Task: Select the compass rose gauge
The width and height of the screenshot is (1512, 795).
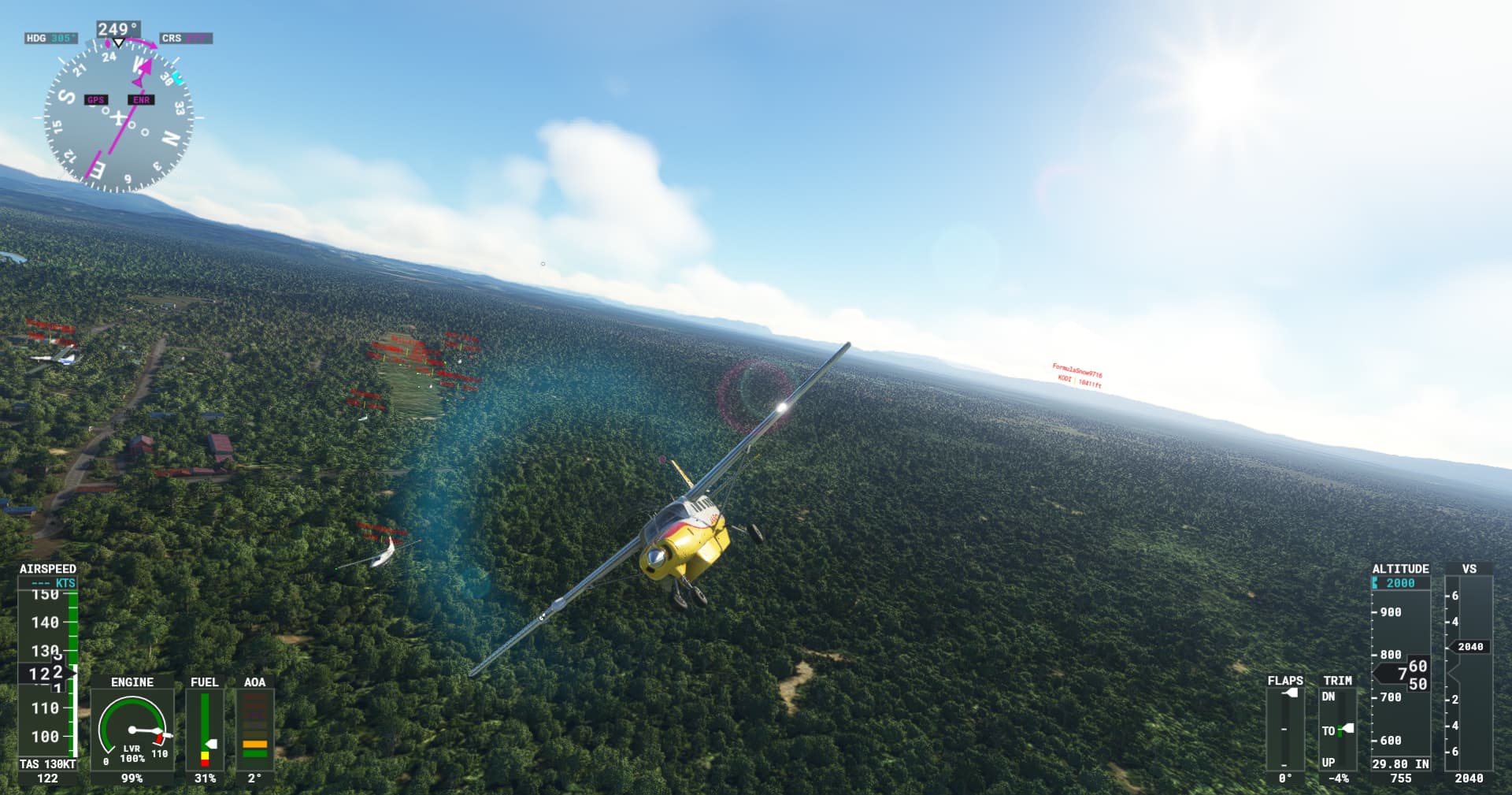Action: (x=118, y=118)
